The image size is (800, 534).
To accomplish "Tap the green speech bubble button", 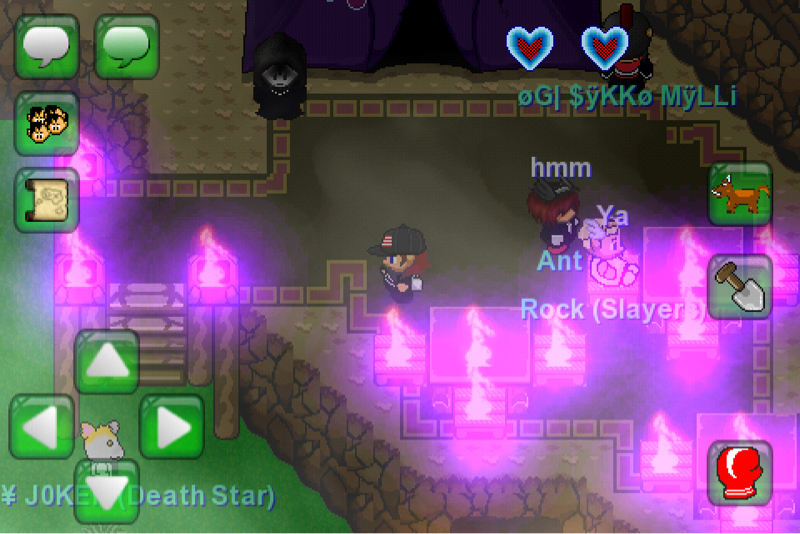I will tap(127, 46).
